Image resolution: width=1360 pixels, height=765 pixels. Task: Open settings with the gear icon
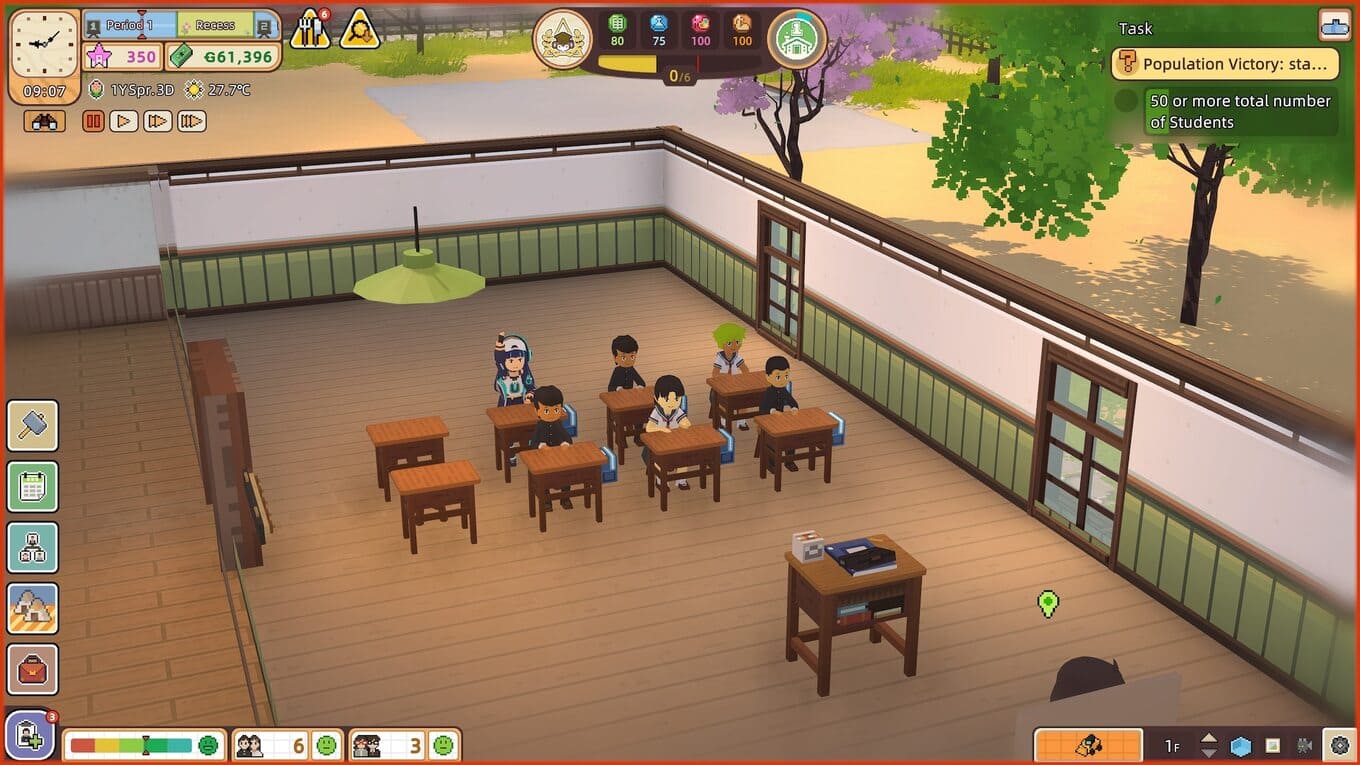click(x=1339, y=745)
